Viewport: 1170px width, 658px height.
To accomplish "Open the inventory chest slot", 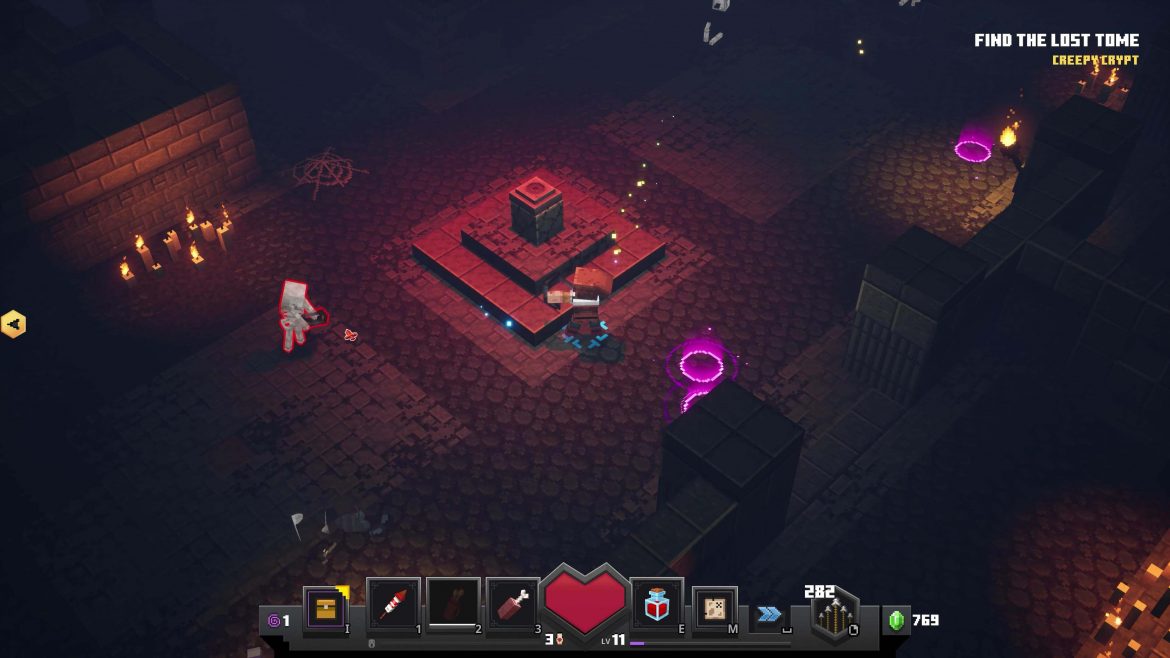I will pyautogui.click(x=324, y=607).
